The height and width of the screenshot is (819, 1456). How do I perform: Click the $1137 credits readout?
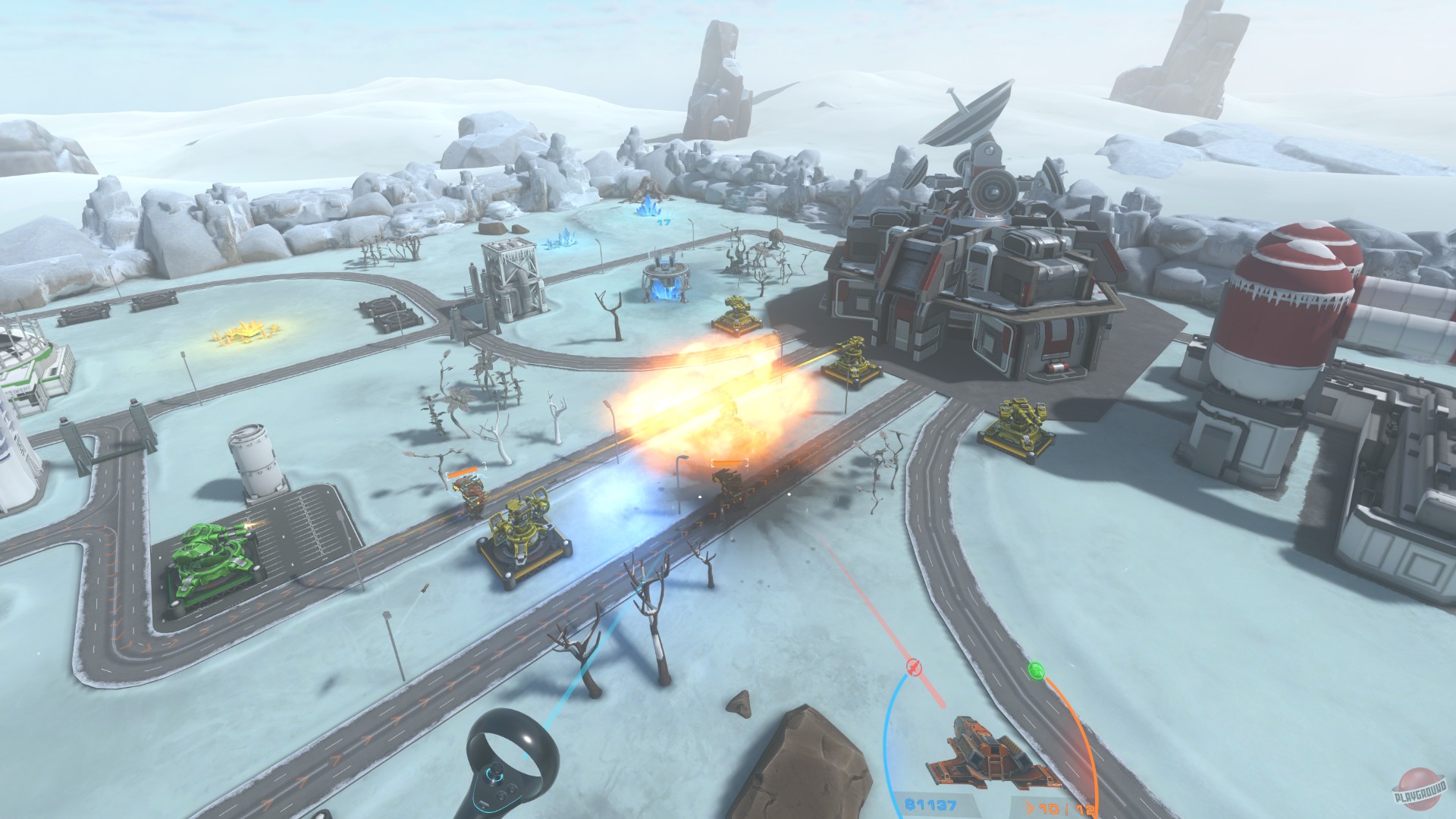pyautogui.click(x=930, y=806)
